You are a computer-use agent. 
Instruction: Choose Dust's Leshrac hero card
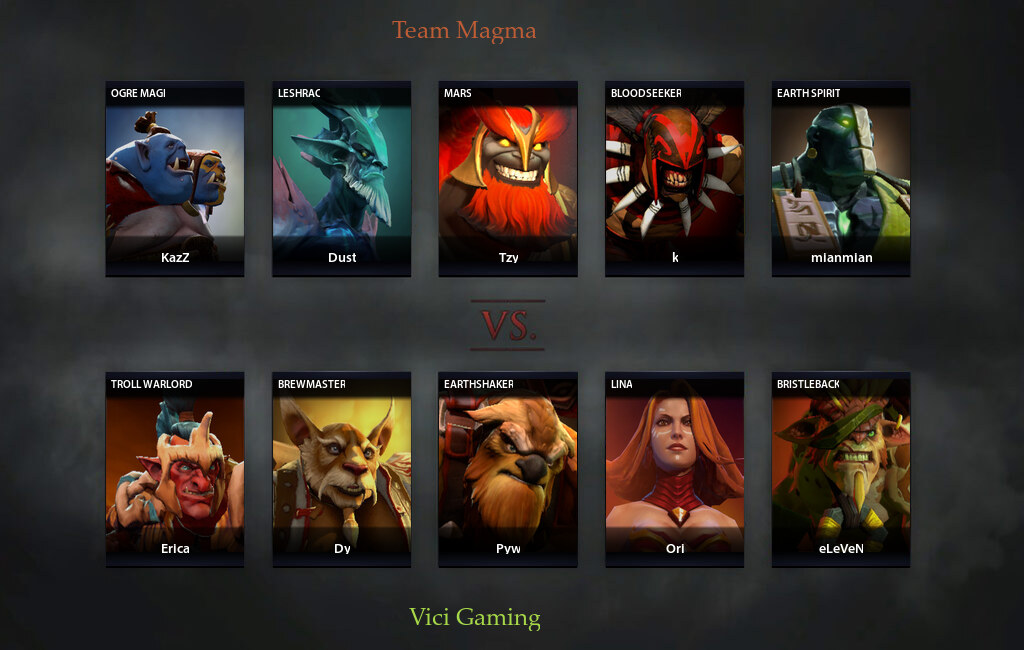coord(342,178)
